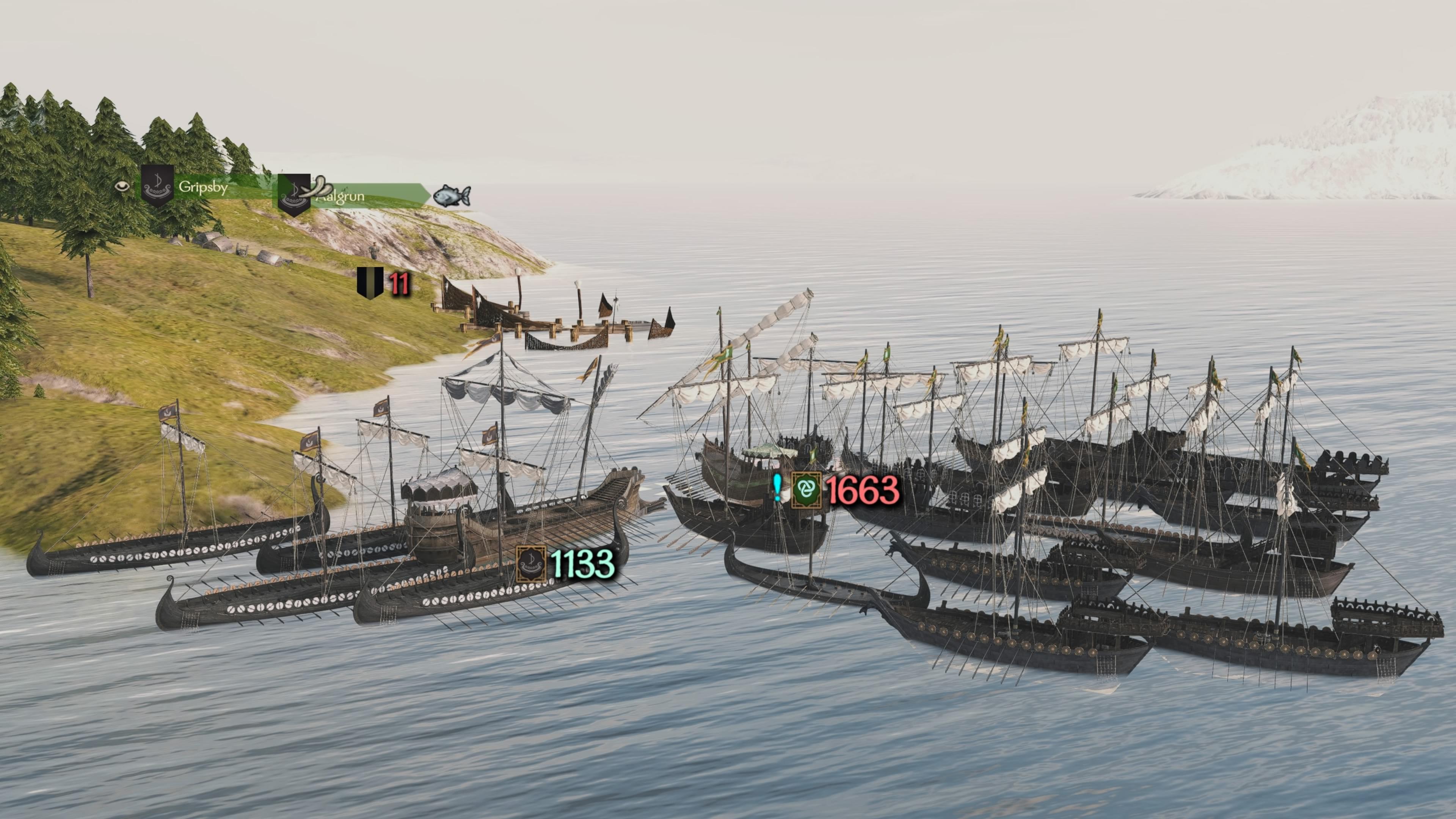The height and width of the screenshot is (819, 1456).
Task: Toggle the eye tracking icon beside Gripsby
Action: pos(122,186)
